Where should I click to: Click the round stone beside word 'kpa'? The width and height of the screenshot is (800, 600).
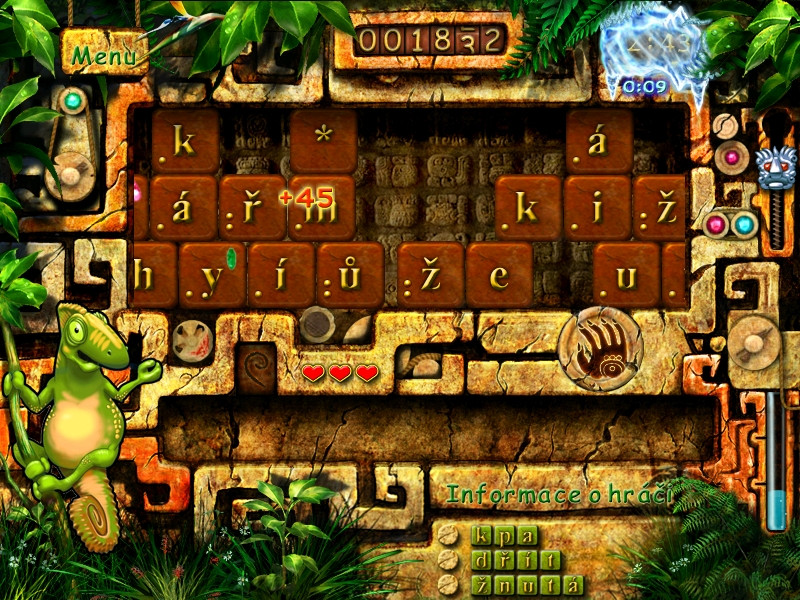pos(449,535)
